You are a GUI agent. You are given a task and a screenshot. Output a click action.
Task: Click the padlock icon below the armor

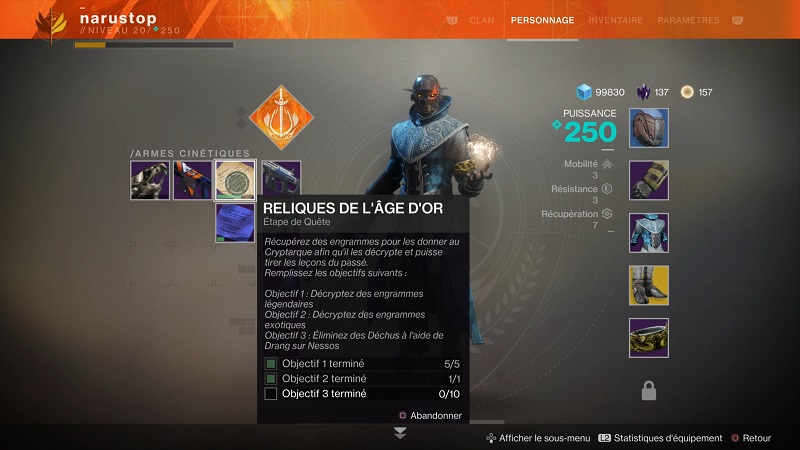648,390
